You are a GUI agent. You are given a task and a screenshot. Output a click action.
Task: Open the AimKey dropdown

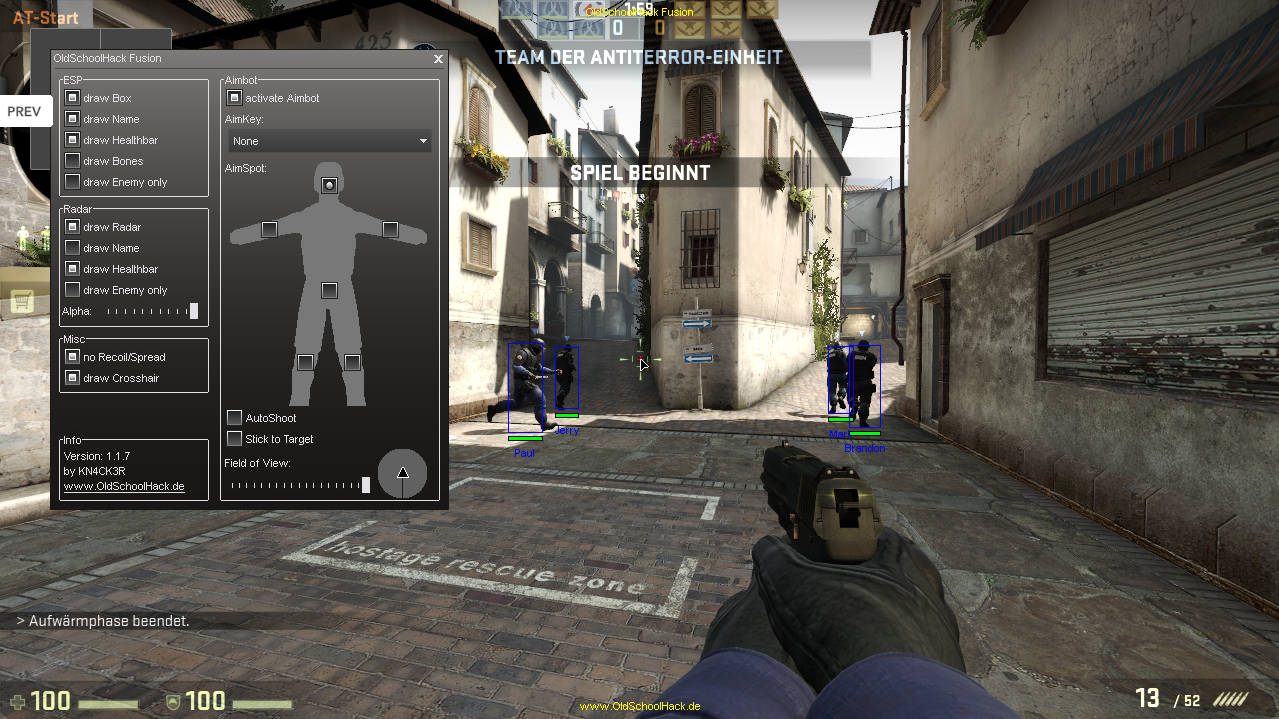coord(329,141)
